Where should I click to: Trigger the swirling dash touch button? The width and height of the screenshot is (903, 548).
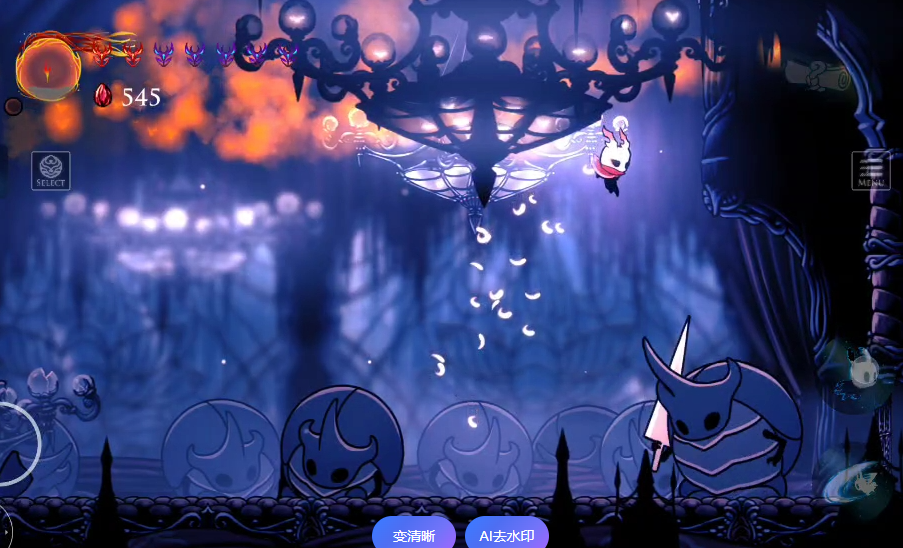tap(857, 481)
